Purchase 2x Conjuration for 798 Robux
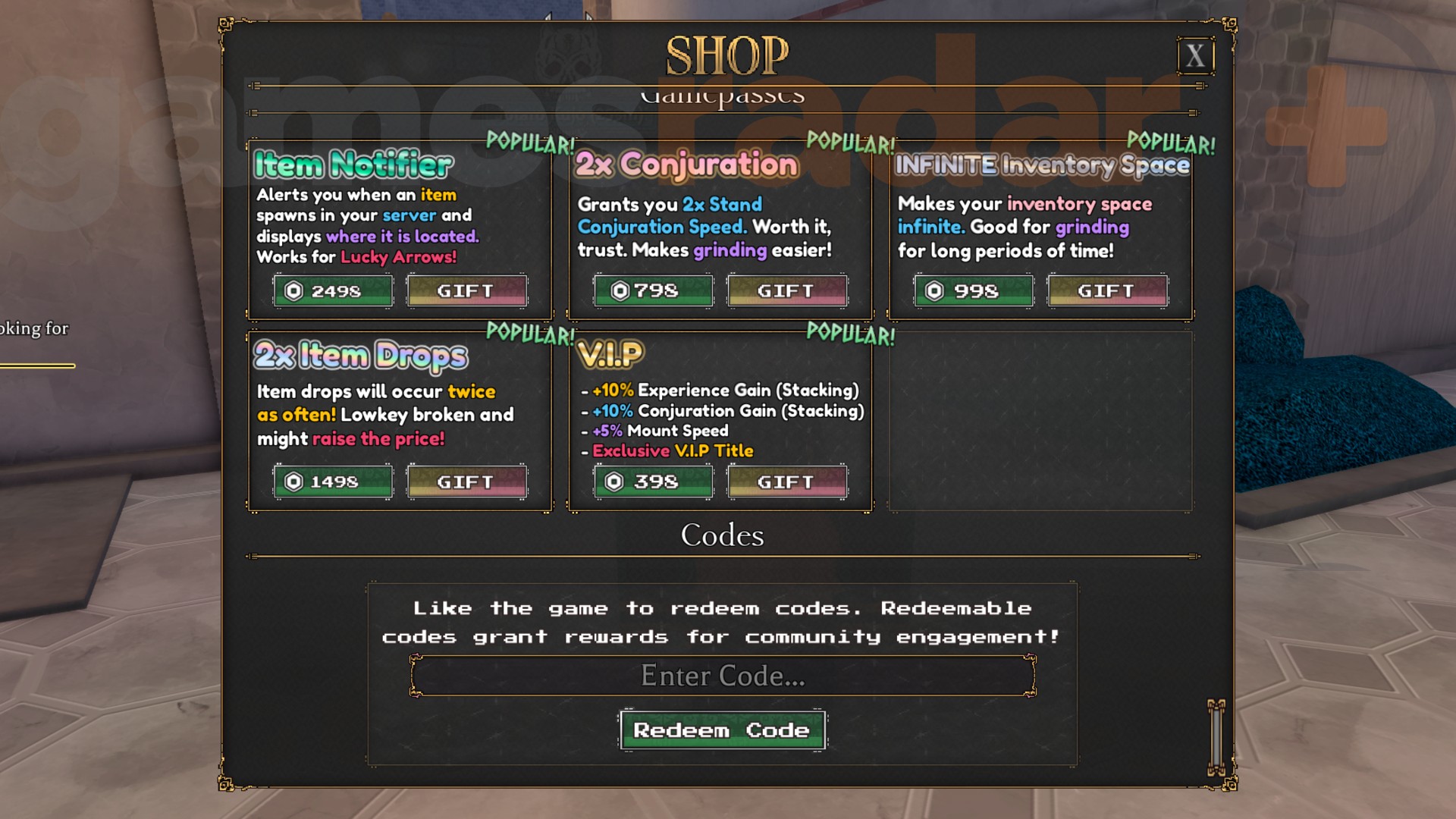 [x=652, y=290]
